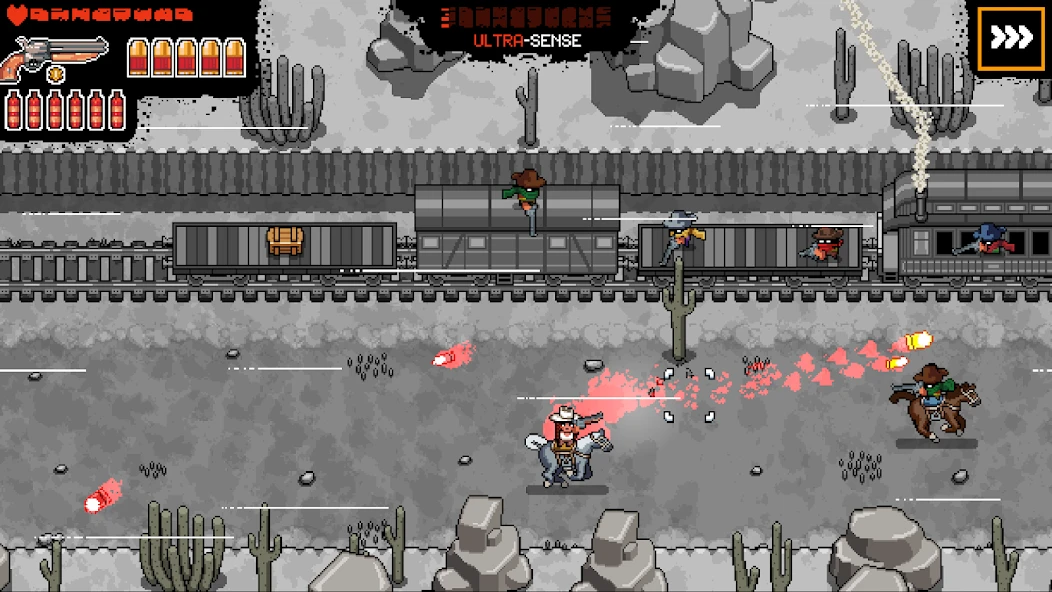Tap the fast-forward arrows button

point(1010,39)
